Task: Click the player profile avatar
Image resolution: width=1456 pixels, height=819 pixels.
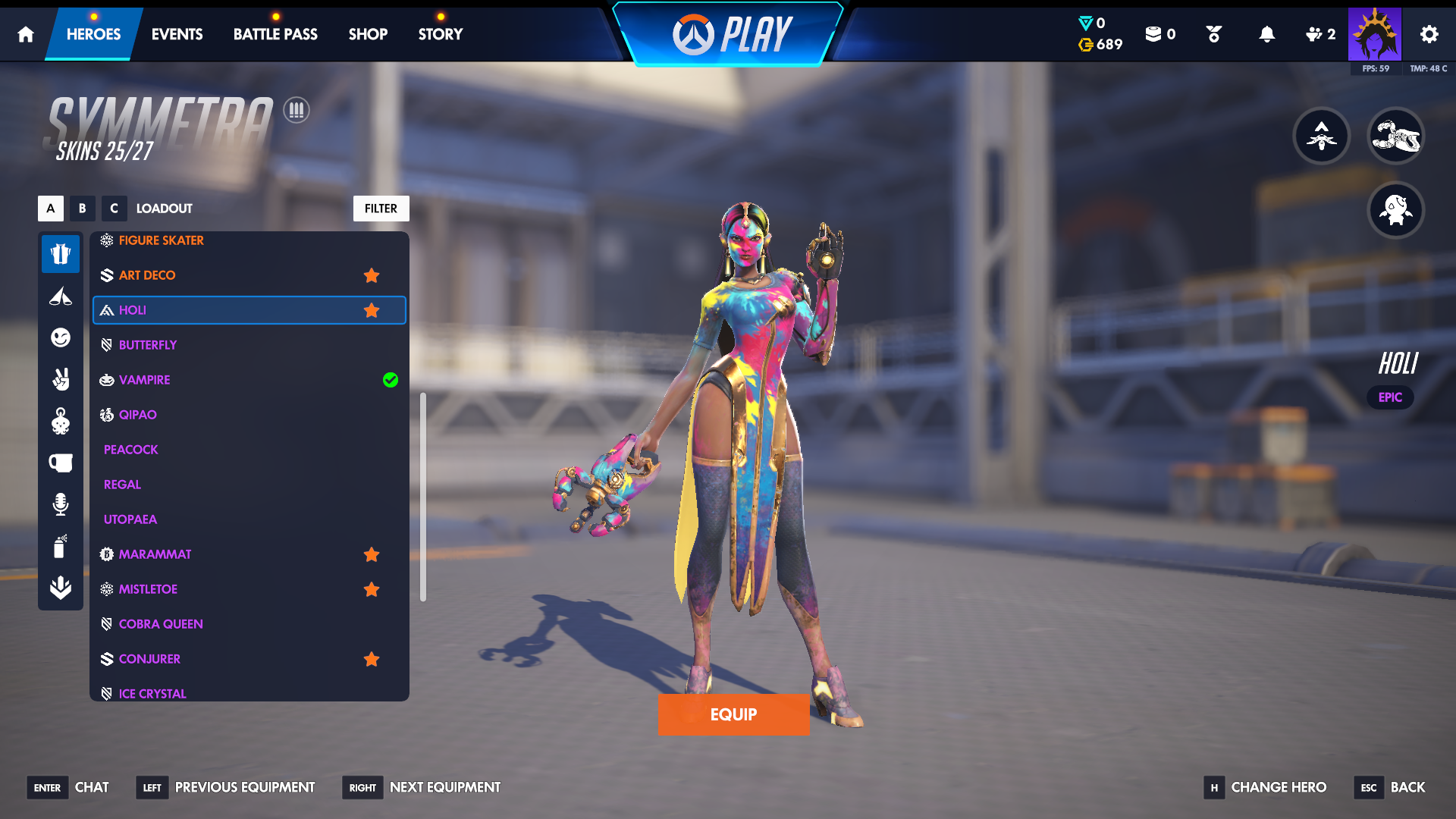Action: pyautogui.click(x=1374, y=34)
